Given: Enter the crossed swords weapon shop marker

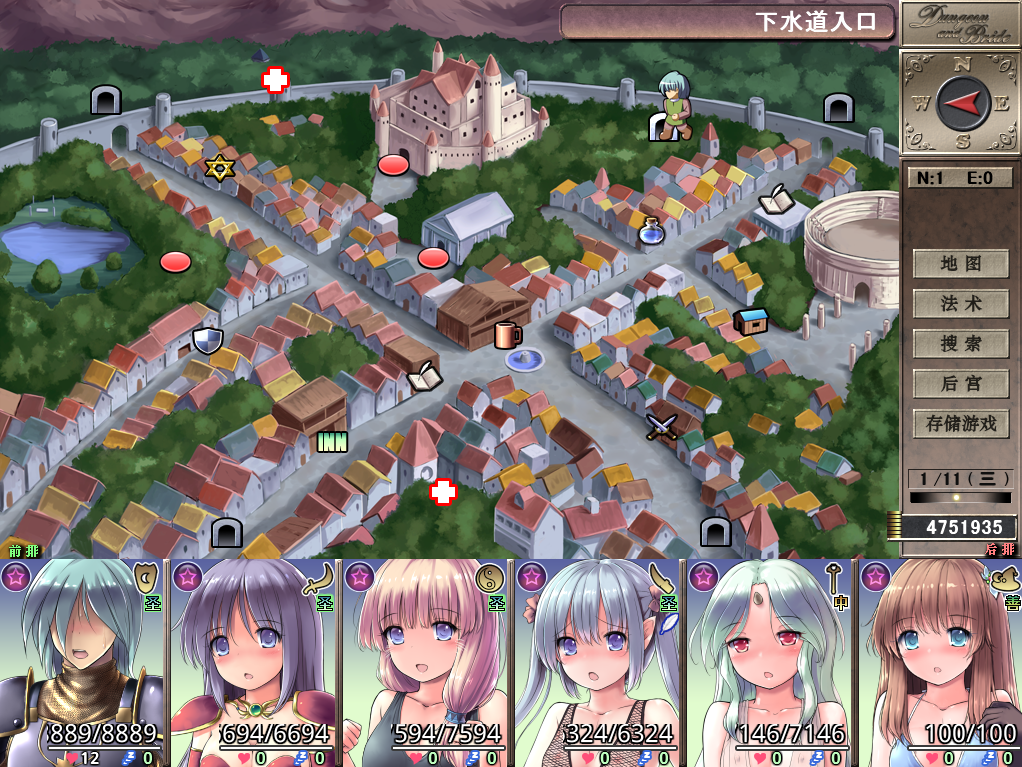Looking at the screenshot, I should click(x=661, y=427).
